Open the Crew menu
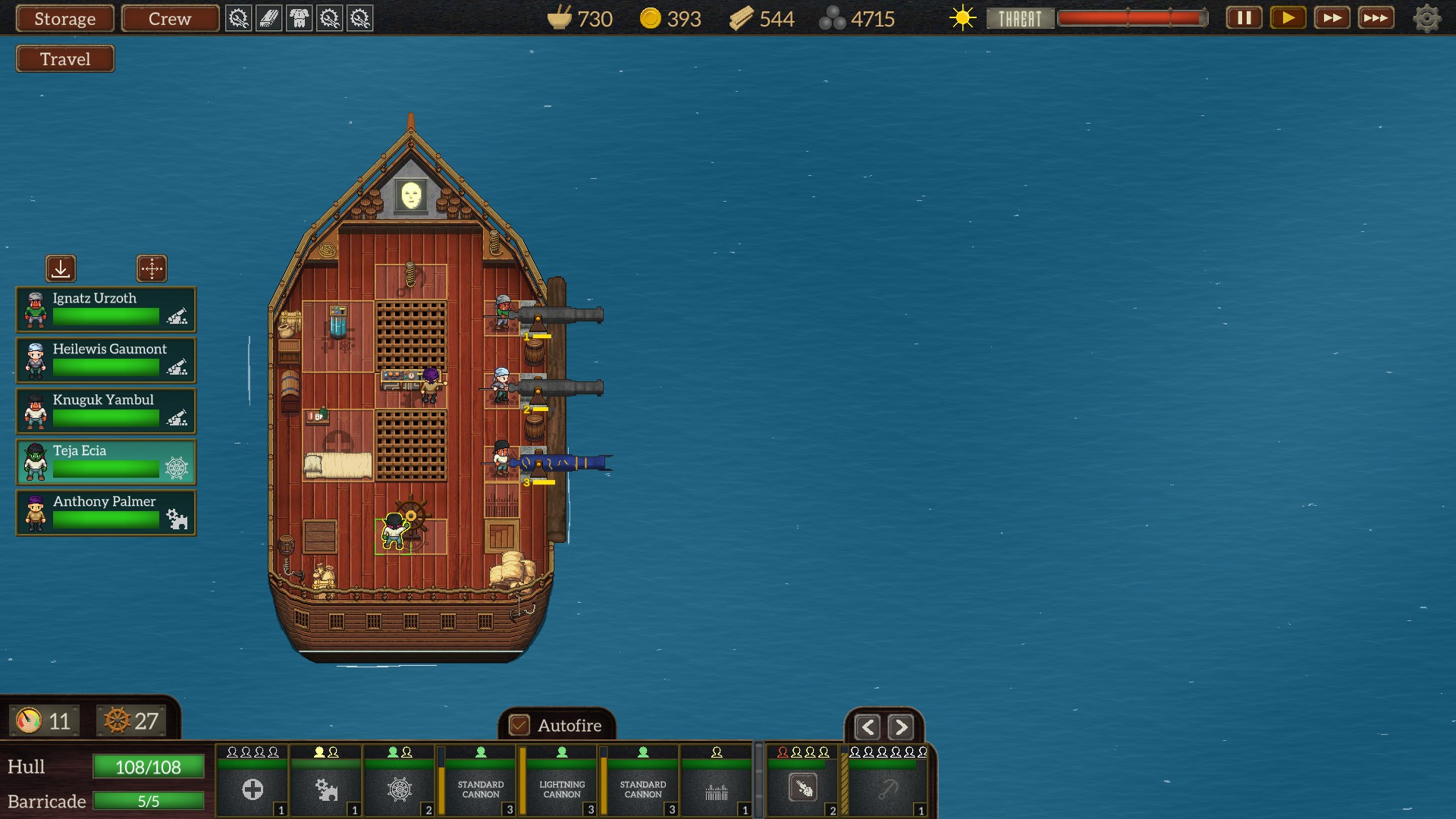This screenshot has width=1456, height=819. tap(170, 18)
